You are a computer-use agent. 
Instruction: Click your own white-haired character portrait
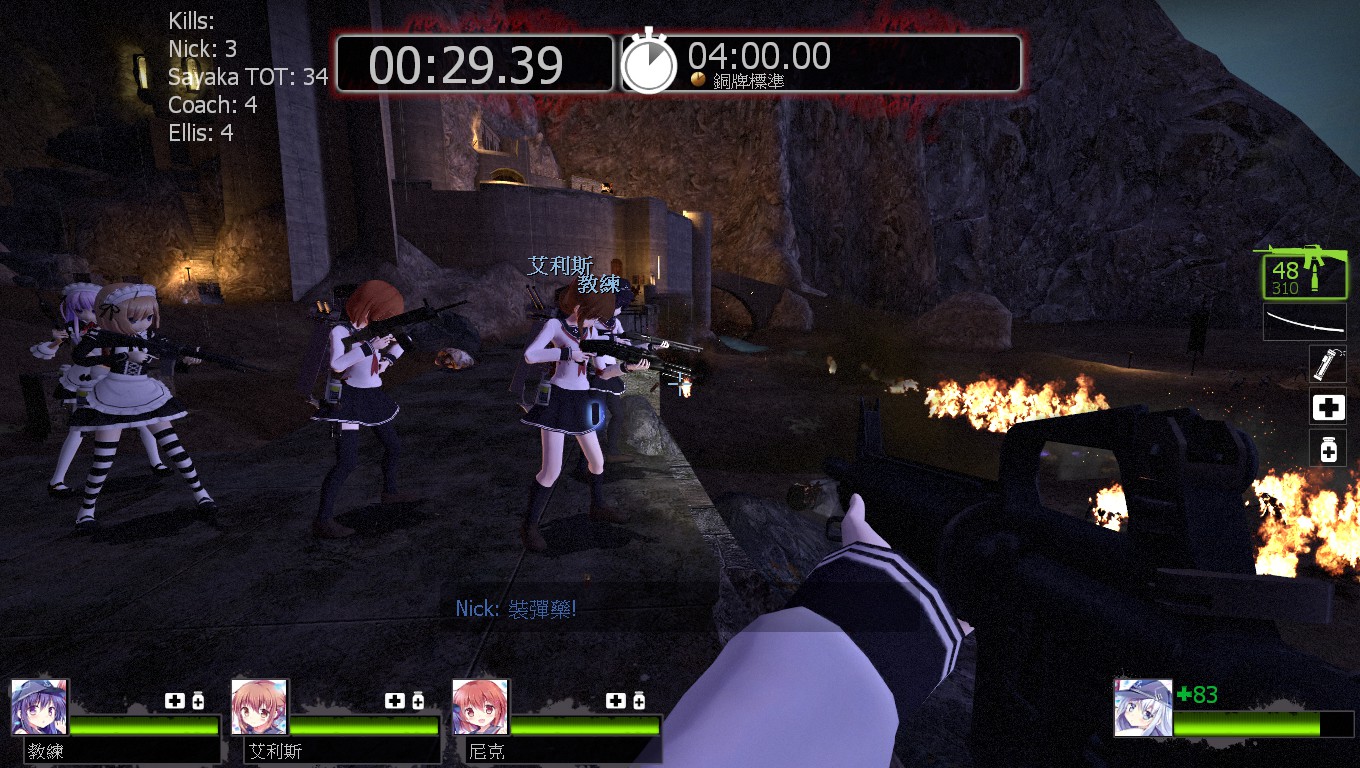point(1143,707)
